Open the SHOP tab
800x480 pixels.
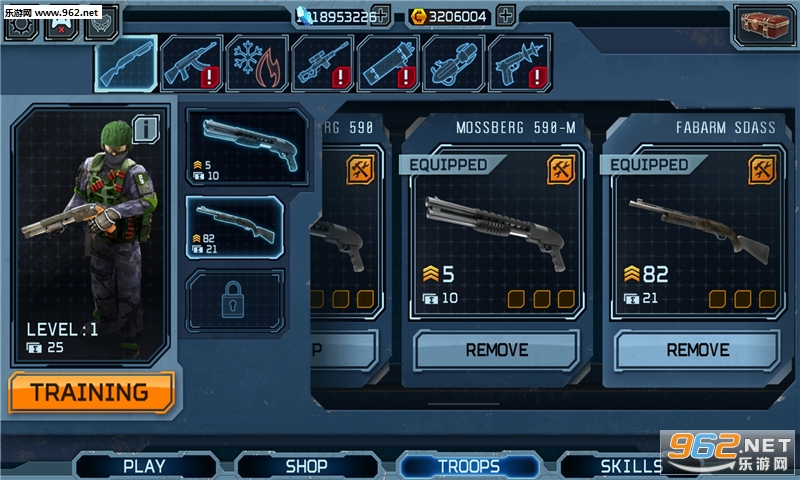click(306, 465)
